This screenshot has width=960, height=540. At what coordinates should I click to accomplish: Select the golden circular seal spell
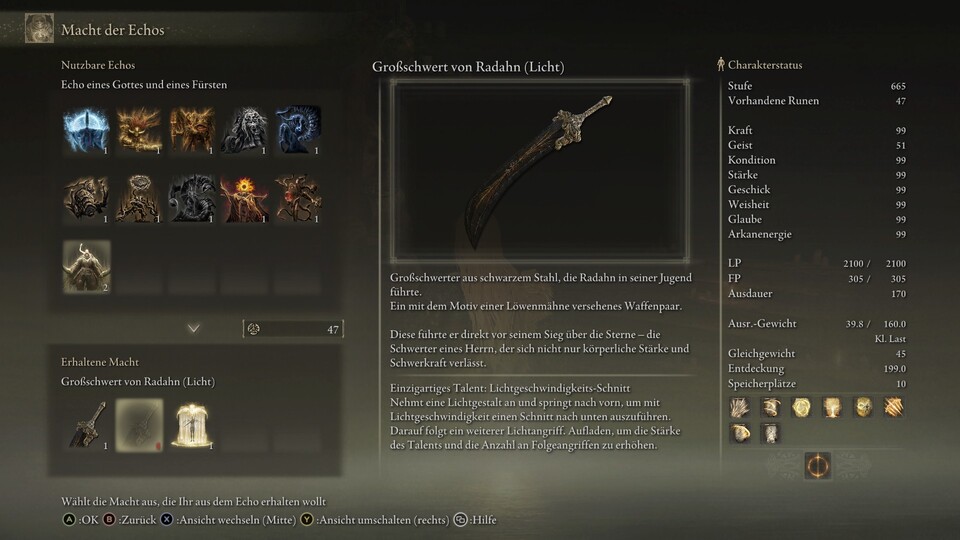(x=801, y=407)
